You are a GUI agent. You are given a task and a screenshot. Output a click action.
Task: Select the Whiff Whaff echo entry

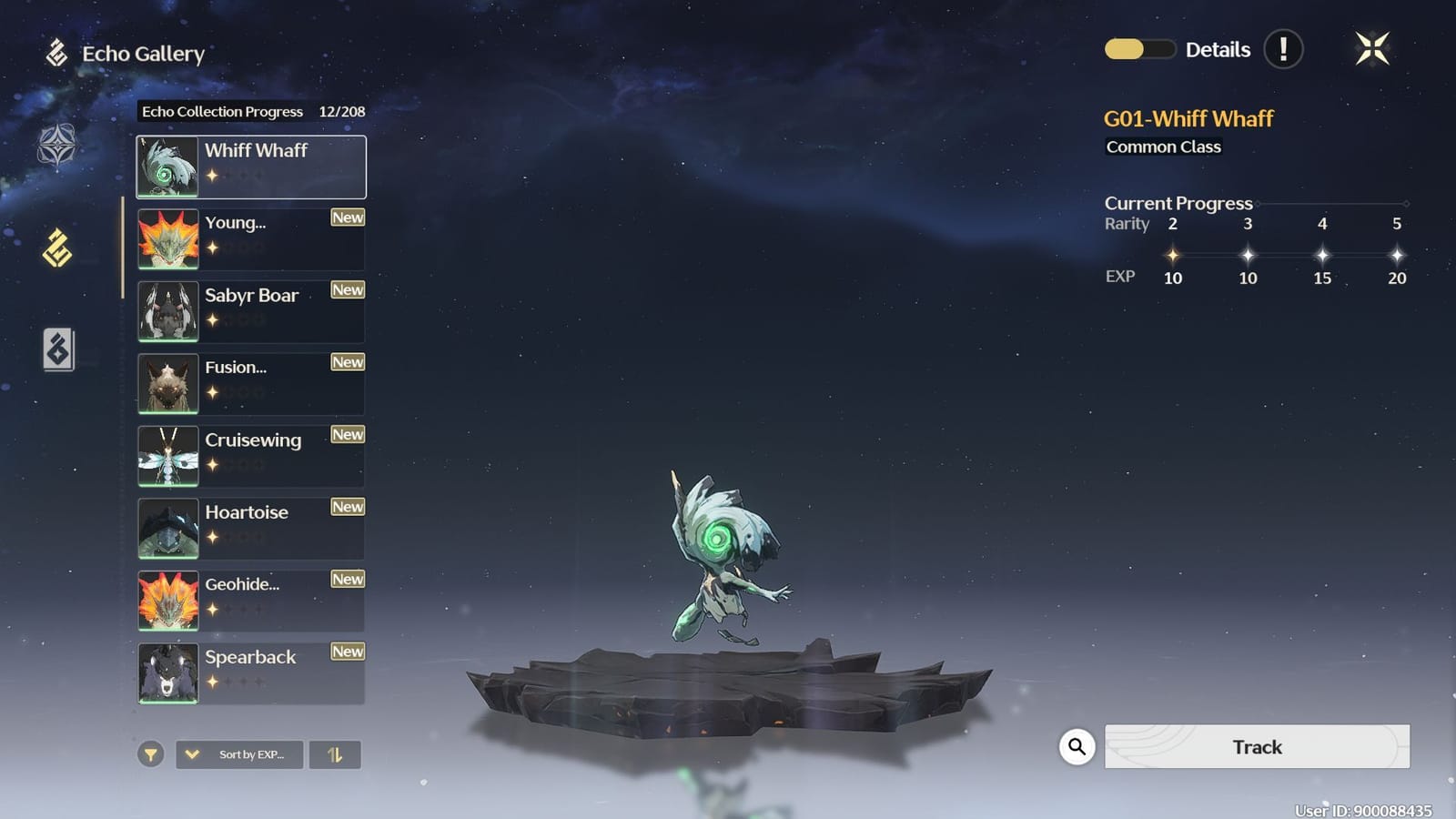click(251, 166)
